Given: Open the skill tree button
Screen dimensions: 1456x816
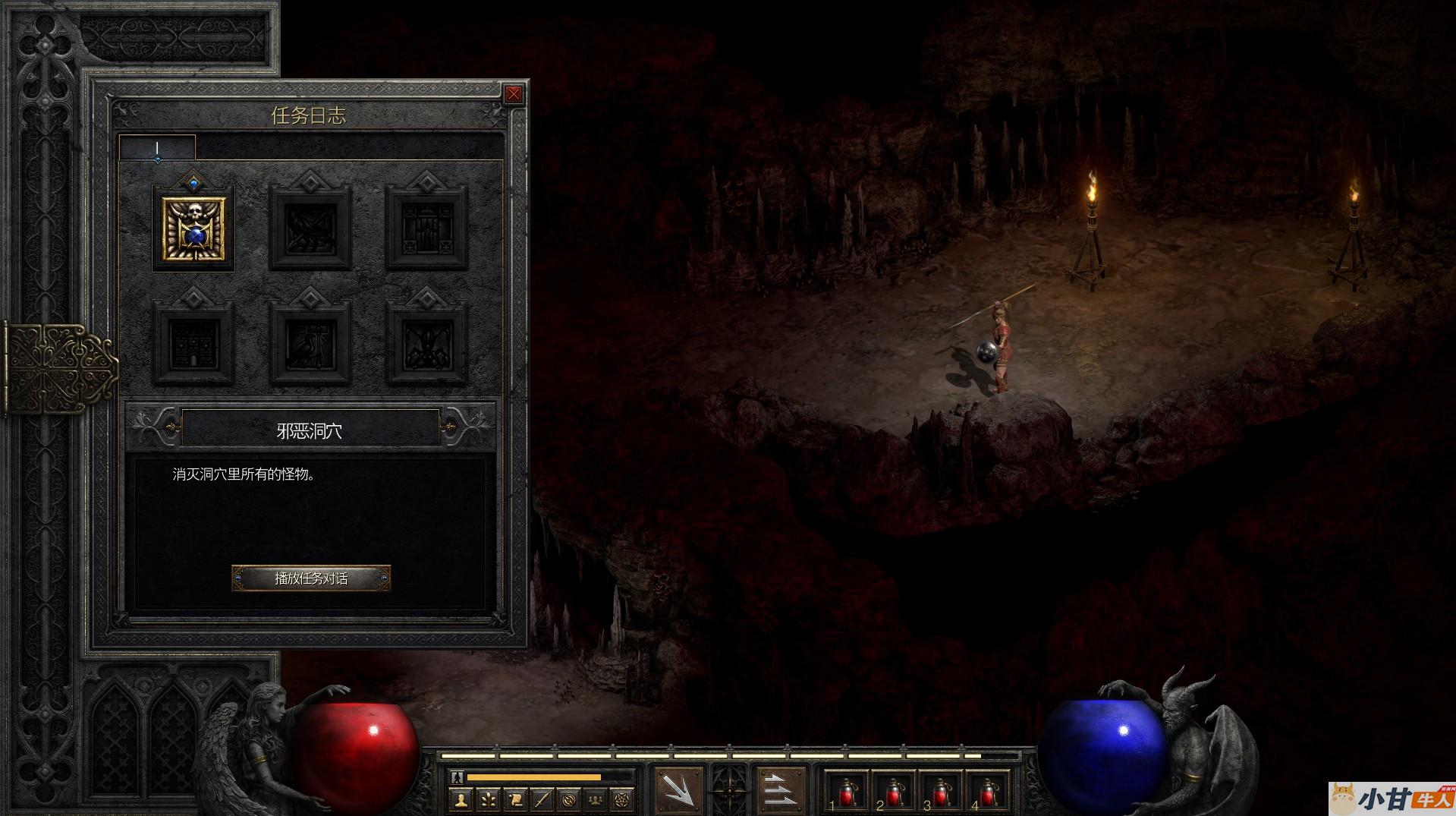Looking at the screenshot, I should click(488, 799).
